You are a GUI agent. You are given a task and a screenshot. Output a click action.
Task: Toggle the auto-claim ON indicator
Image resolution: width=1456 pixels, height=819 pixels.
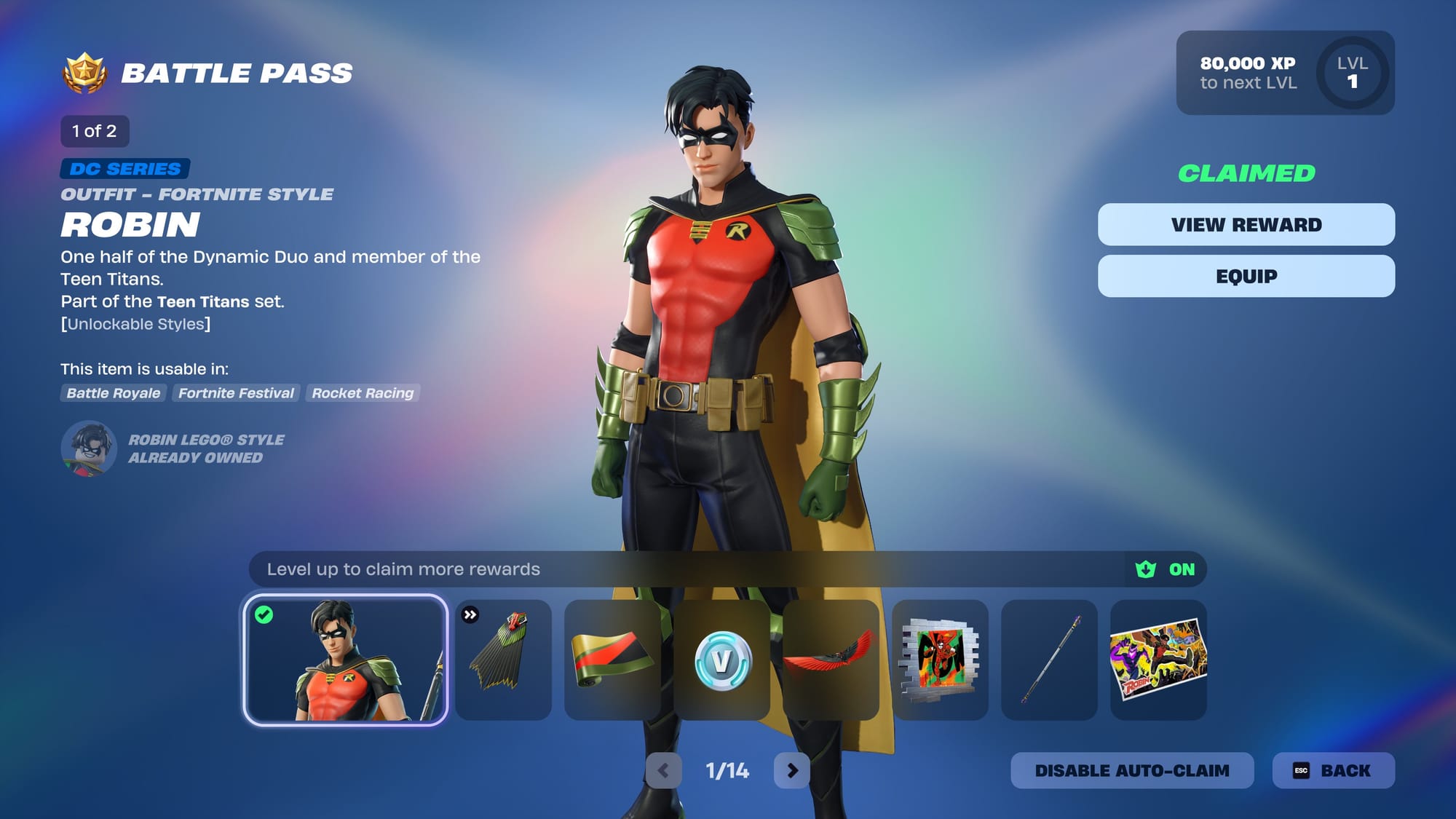[1166, 569]
